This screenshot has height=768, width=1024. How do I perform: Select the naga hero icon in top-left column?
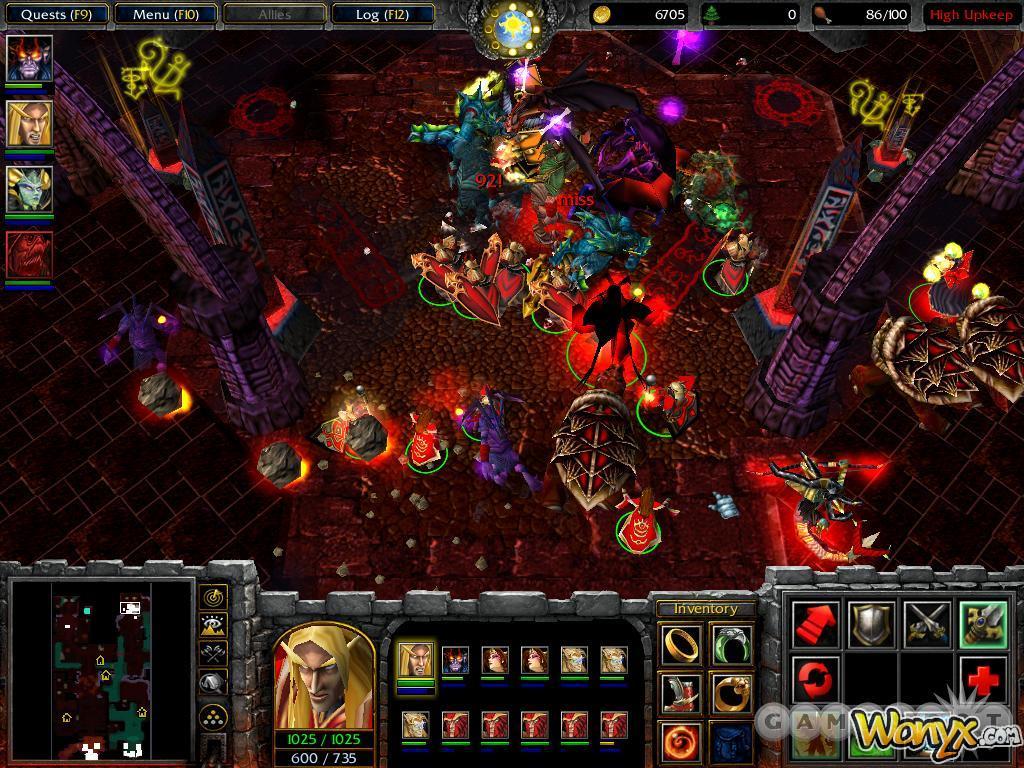pyautogui.click(x=29, y=188)
